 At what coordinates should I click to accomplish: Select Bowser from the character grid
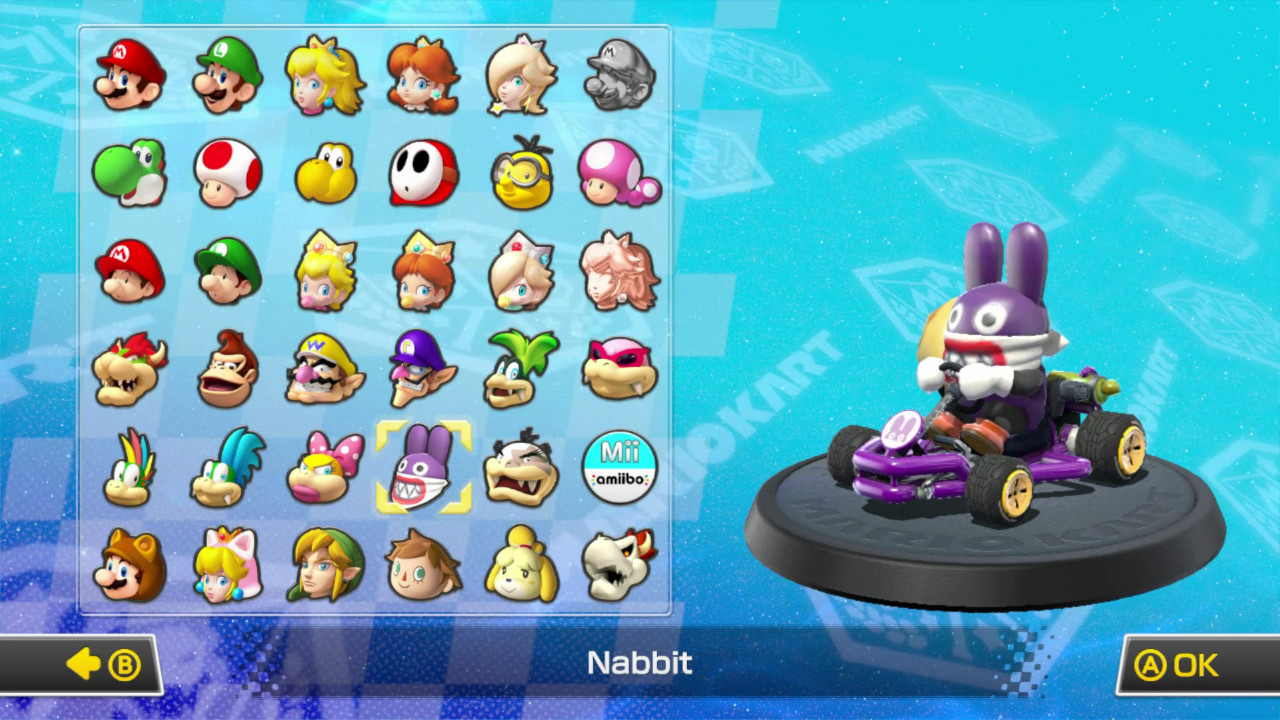pyautogui.click(x=126, y=366)
